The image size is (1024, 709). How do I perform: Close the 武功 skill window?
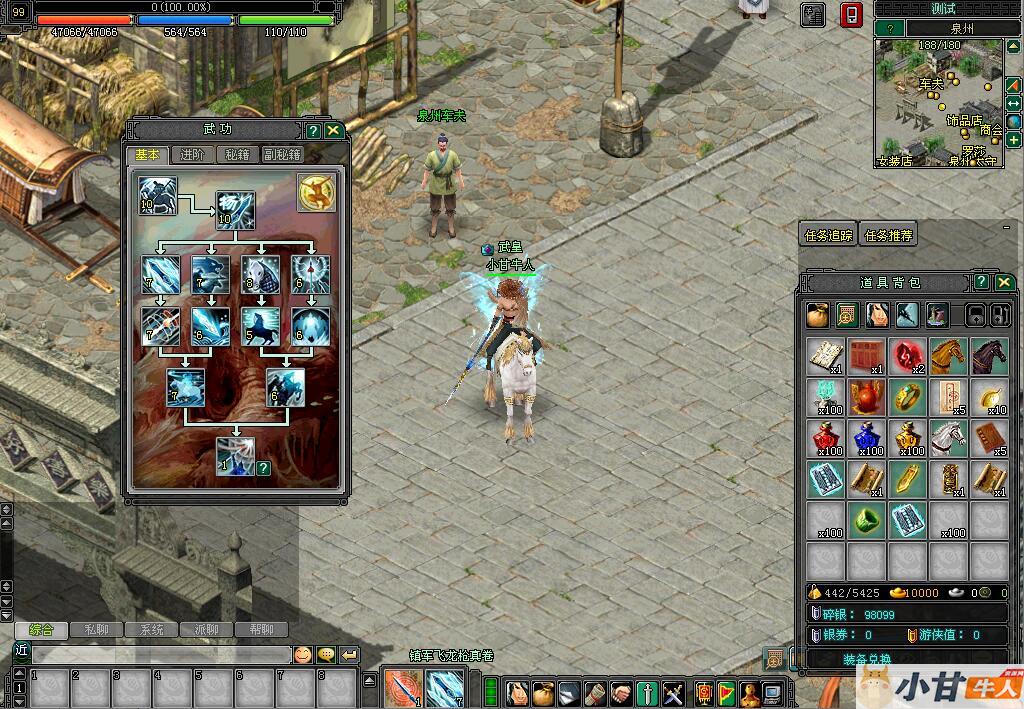tap(333, 131)
